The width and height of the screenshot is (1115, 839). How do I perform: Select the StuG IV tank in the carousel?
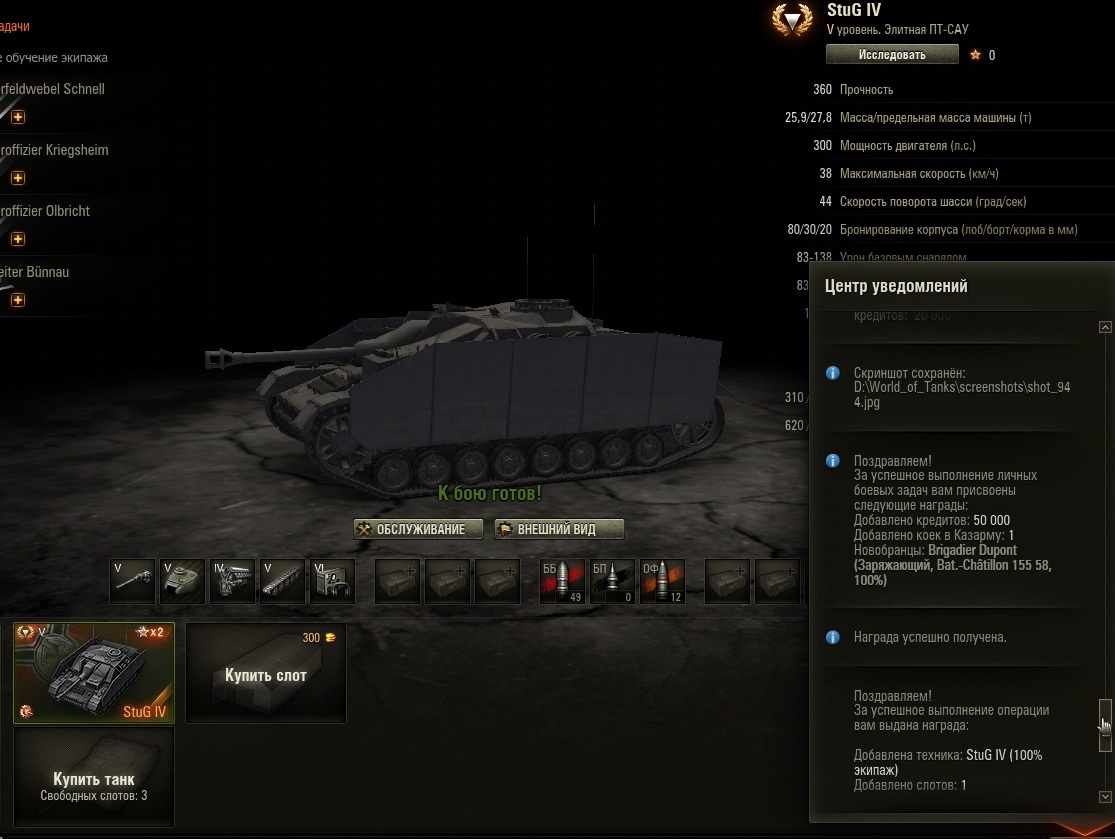(94, 671)
